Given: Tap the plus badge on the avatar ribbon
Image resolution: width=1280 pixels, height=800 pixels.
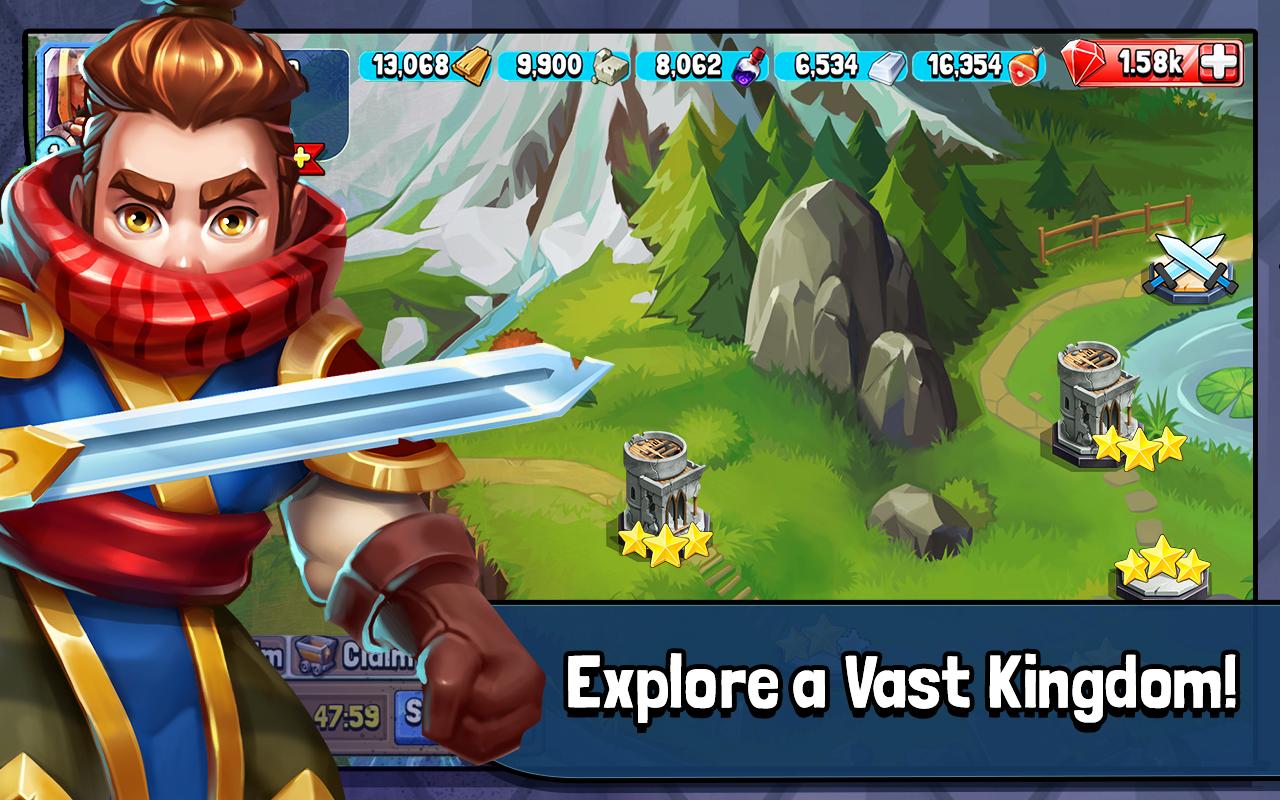Looking at the screenshot, I should coord(302,155).
